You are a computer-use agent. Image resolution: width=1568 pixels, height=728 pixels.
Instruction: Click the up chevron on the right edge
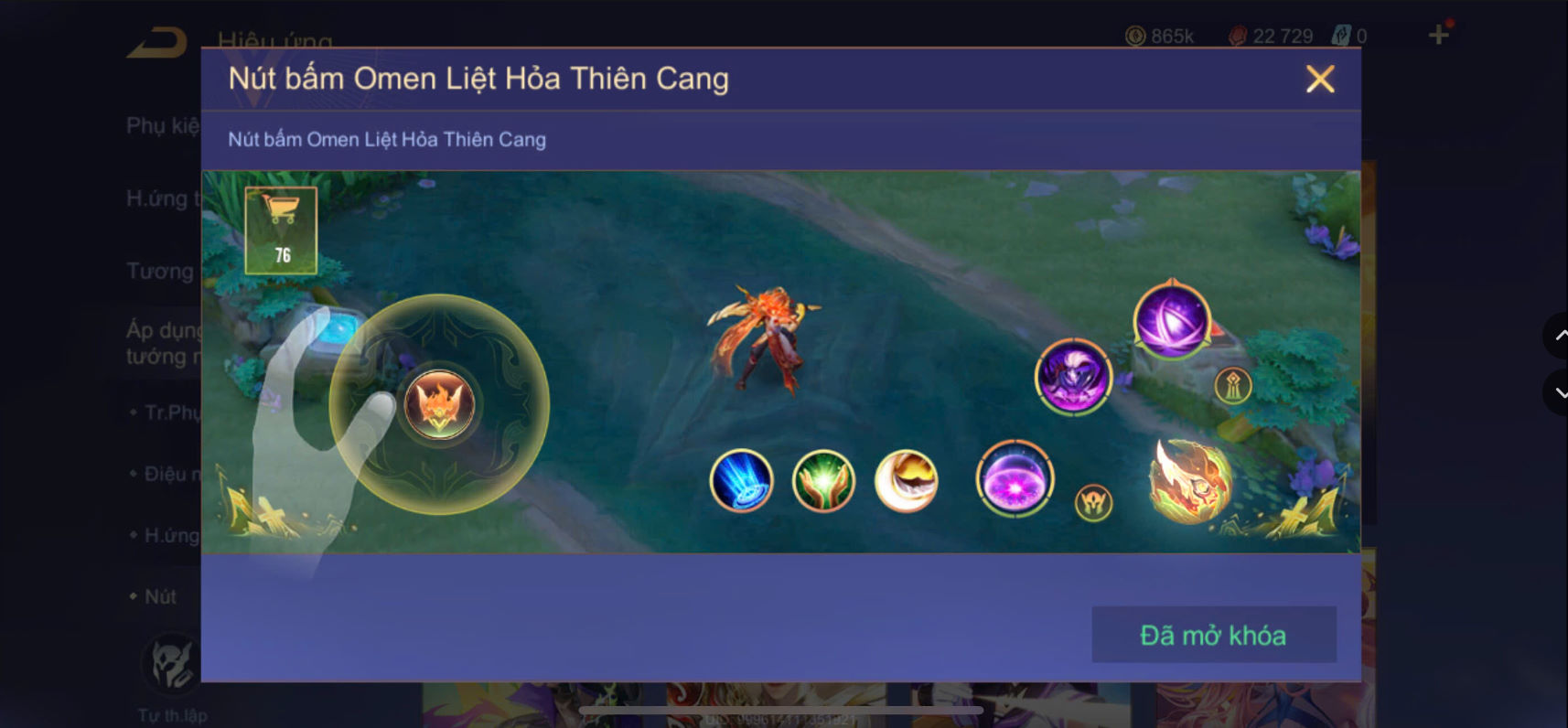1560,336
